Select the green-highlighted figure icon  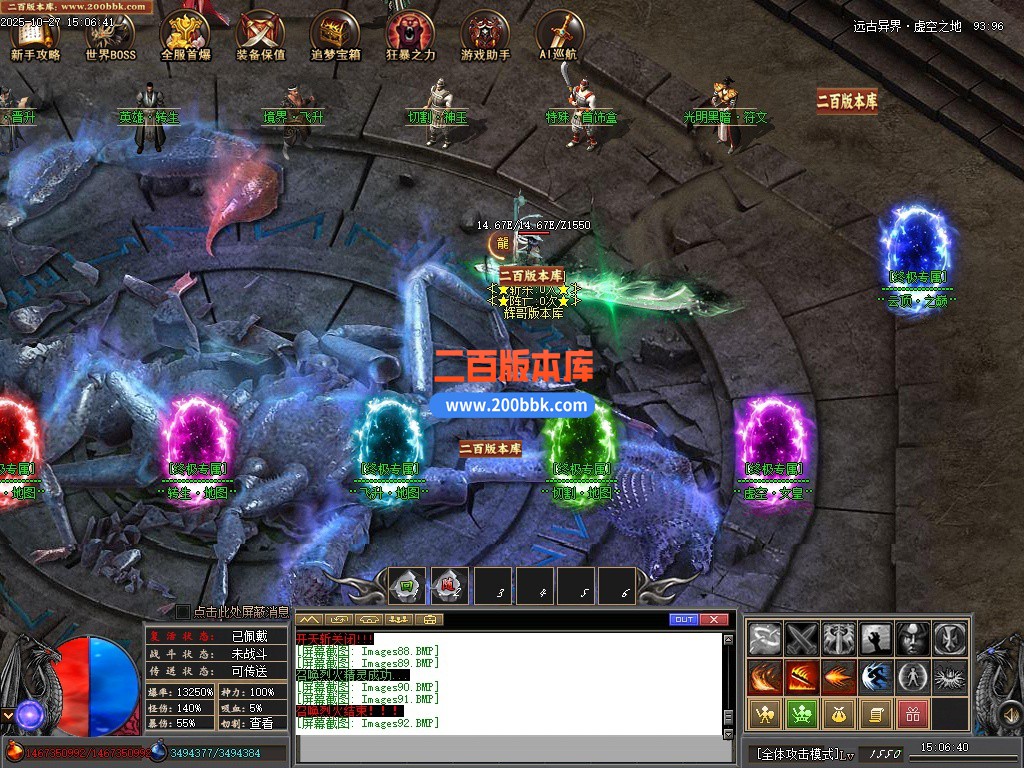(x=800, y=714)
